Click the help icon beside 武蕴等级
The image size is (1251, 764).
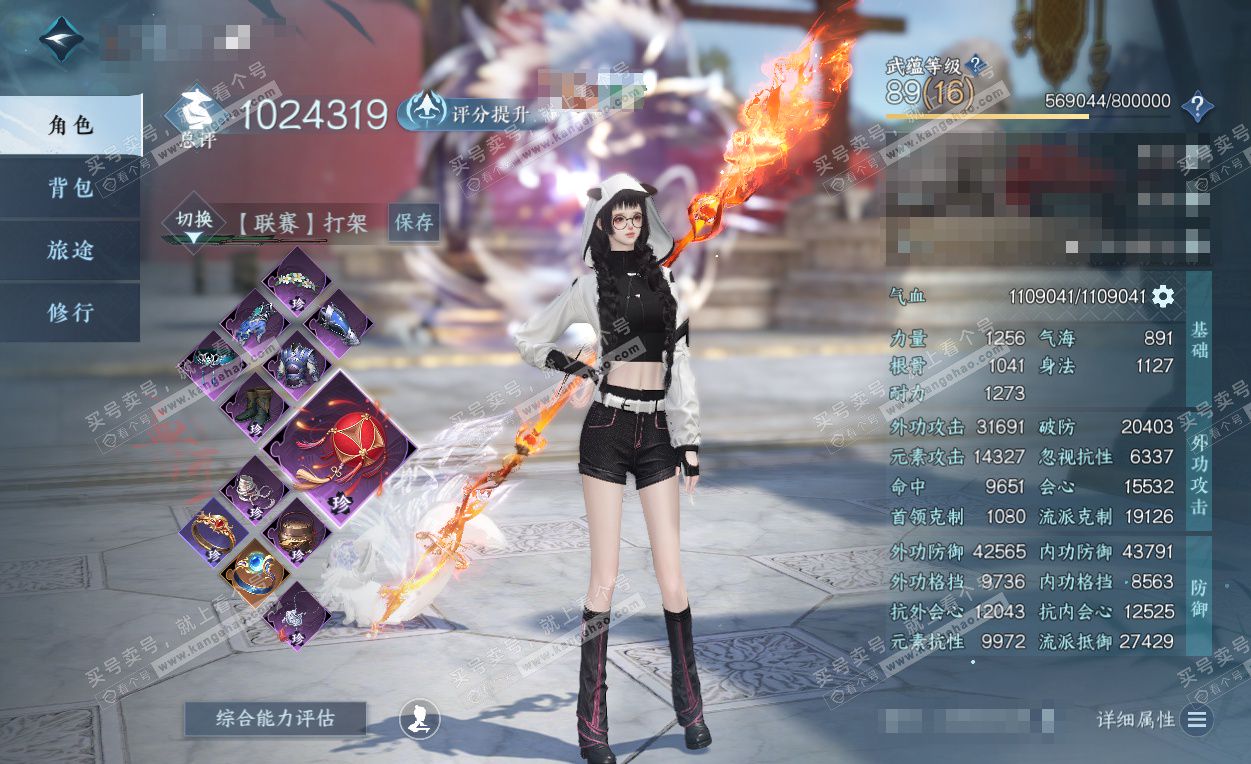[x=975, y=66]
